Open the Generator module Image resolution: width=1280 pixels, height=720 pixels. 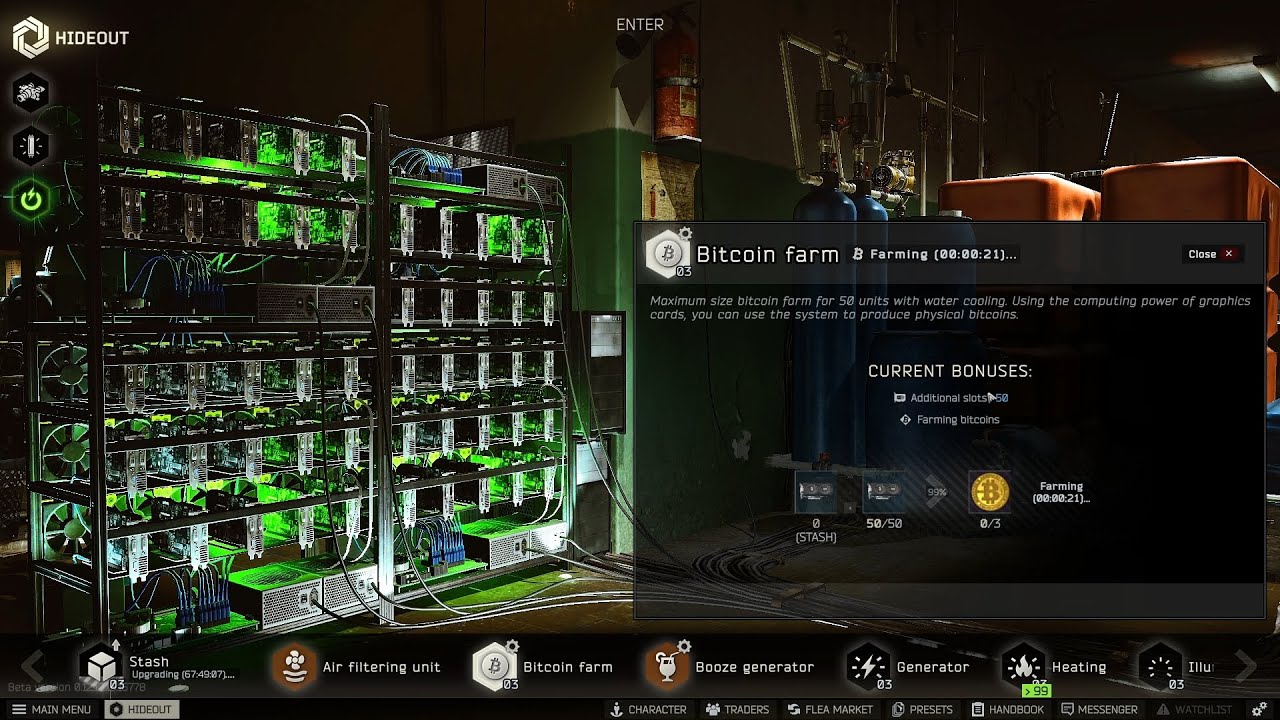pos(866,665)
